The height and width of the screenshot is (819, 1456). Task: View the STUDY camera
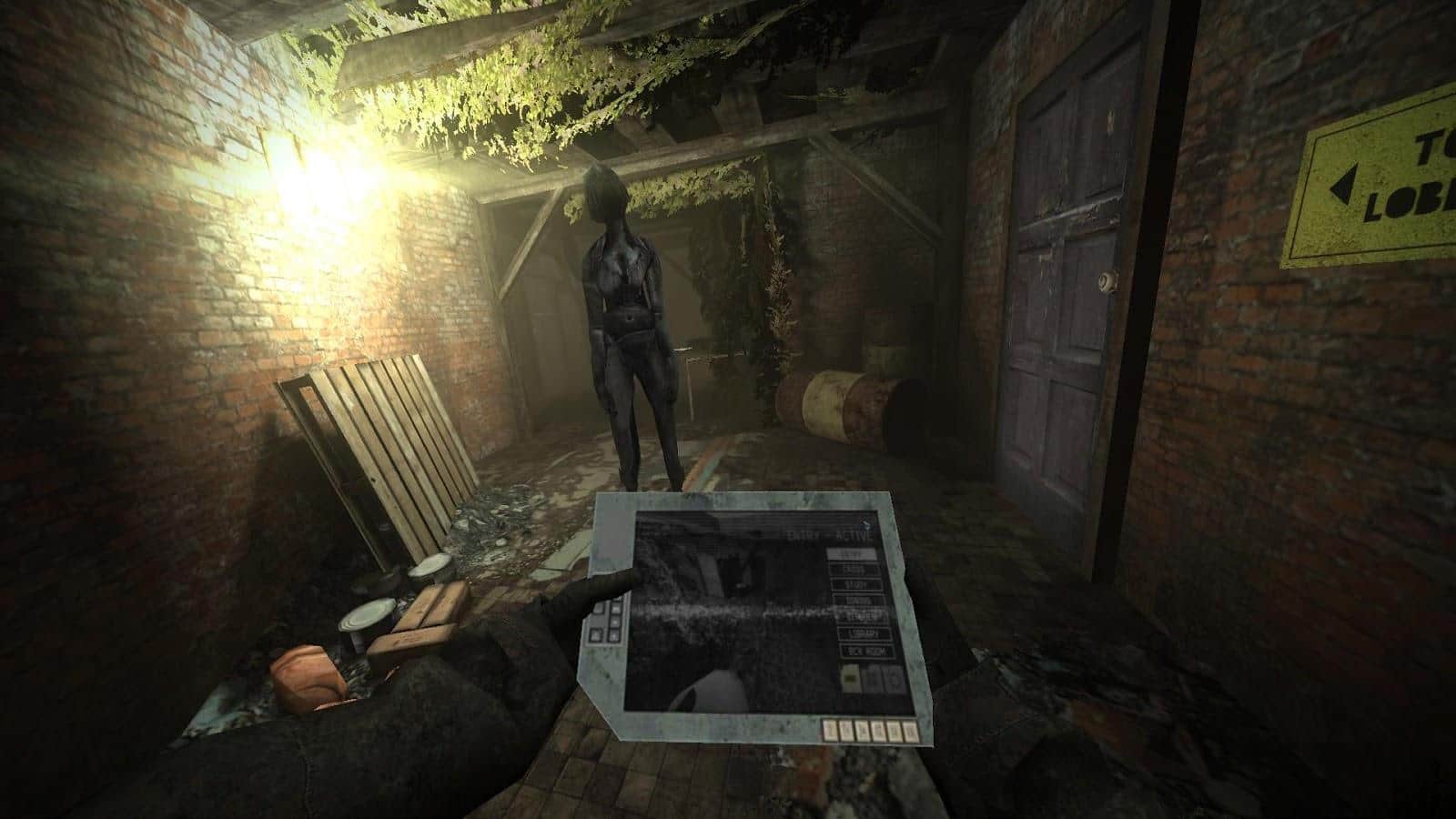point(857,584)
